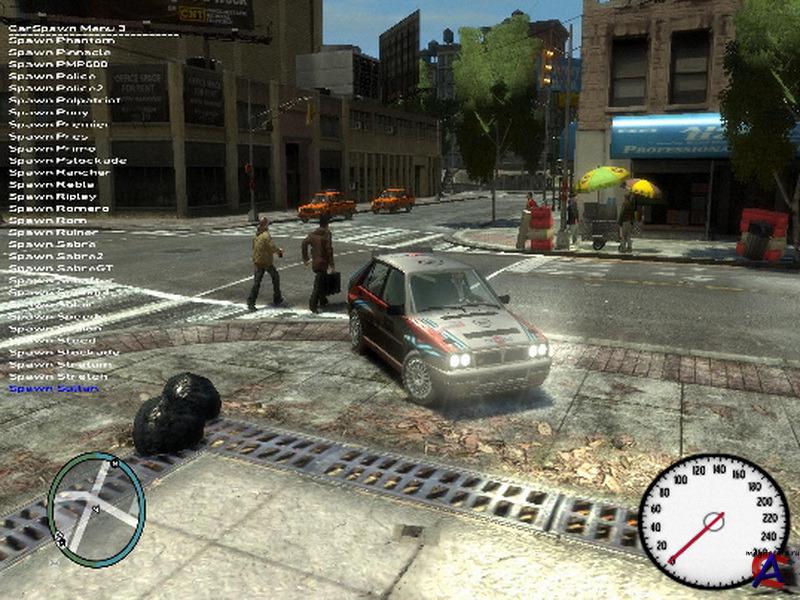800x600 pixels.
Task: Choose the Spawn Pstockade option
Action: (x=67, y=160)
